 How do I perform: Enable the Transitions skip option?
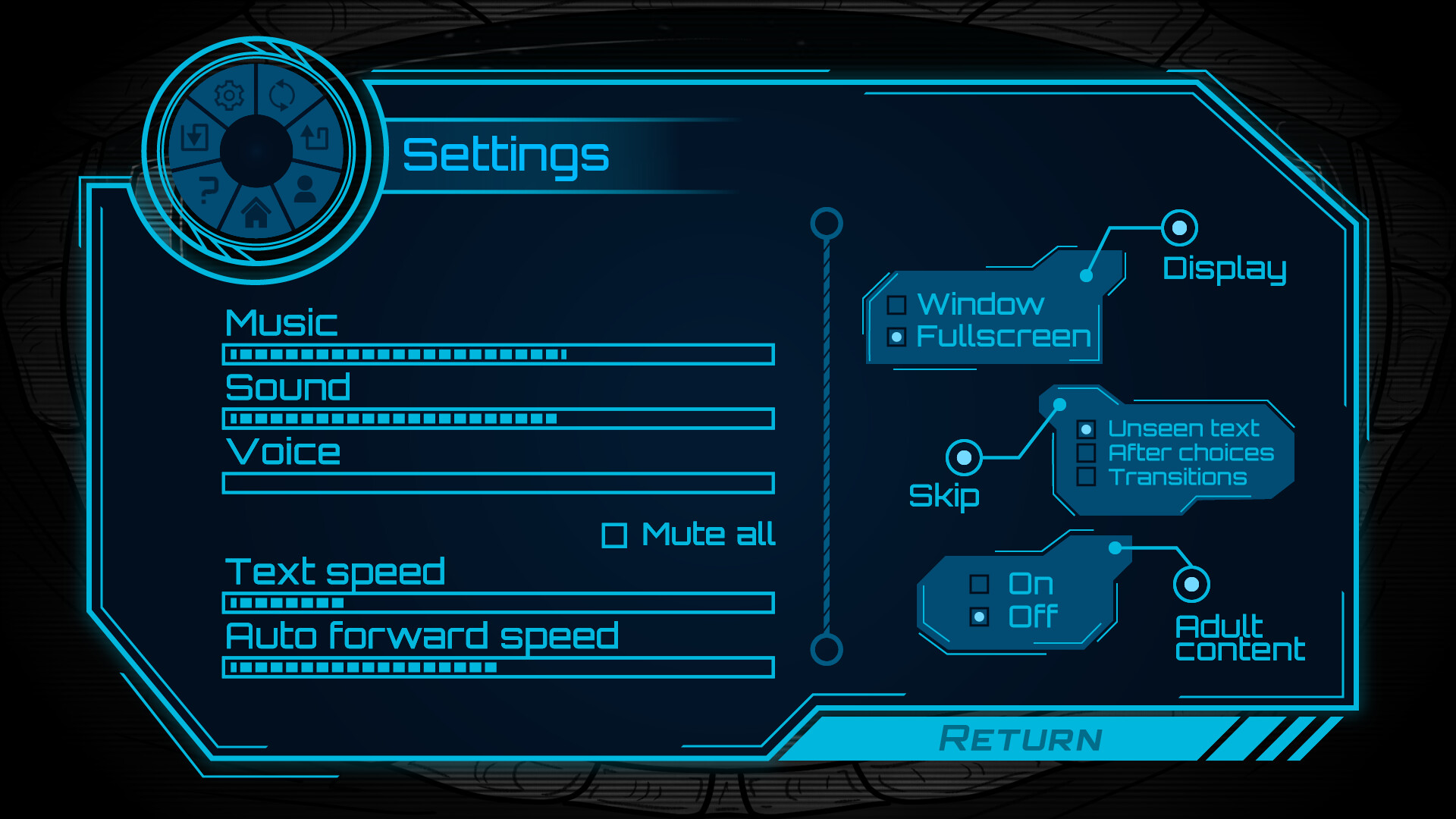tap(1087, 478)
